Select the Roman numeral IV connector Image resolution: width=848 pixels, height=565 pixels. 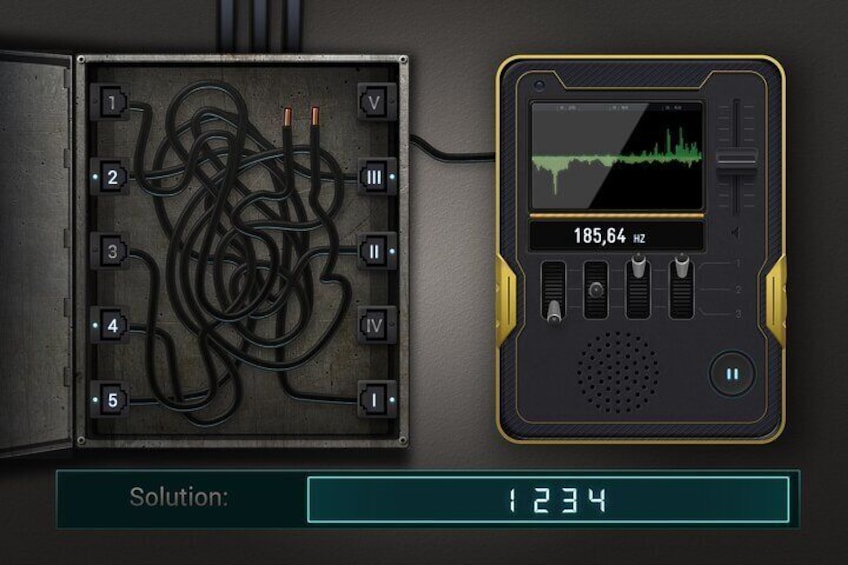pos(373,325)
